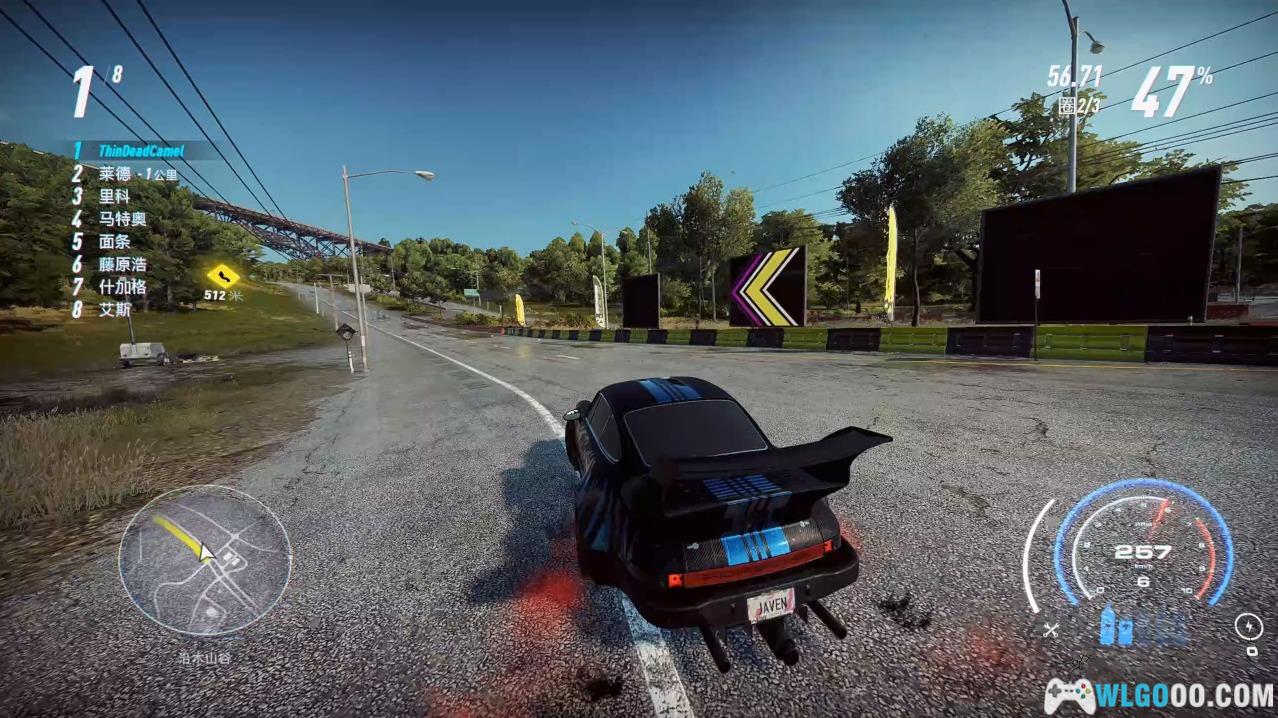Select ThinDeadCamel in the race standings
The width and height of the screenshot is (1278, 718).
140,151
